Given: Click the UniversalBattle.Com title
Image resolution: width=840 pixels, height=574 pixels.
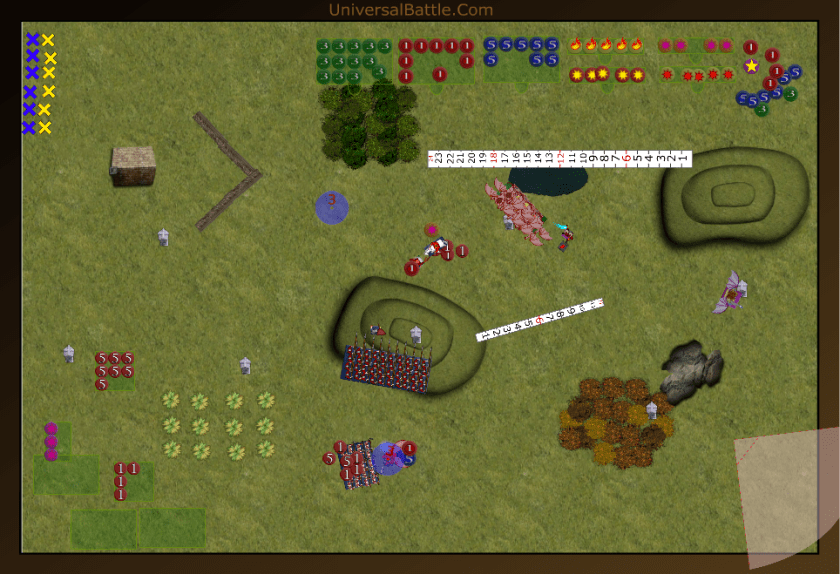Looking at the screenshot, I should pos(411,10).
